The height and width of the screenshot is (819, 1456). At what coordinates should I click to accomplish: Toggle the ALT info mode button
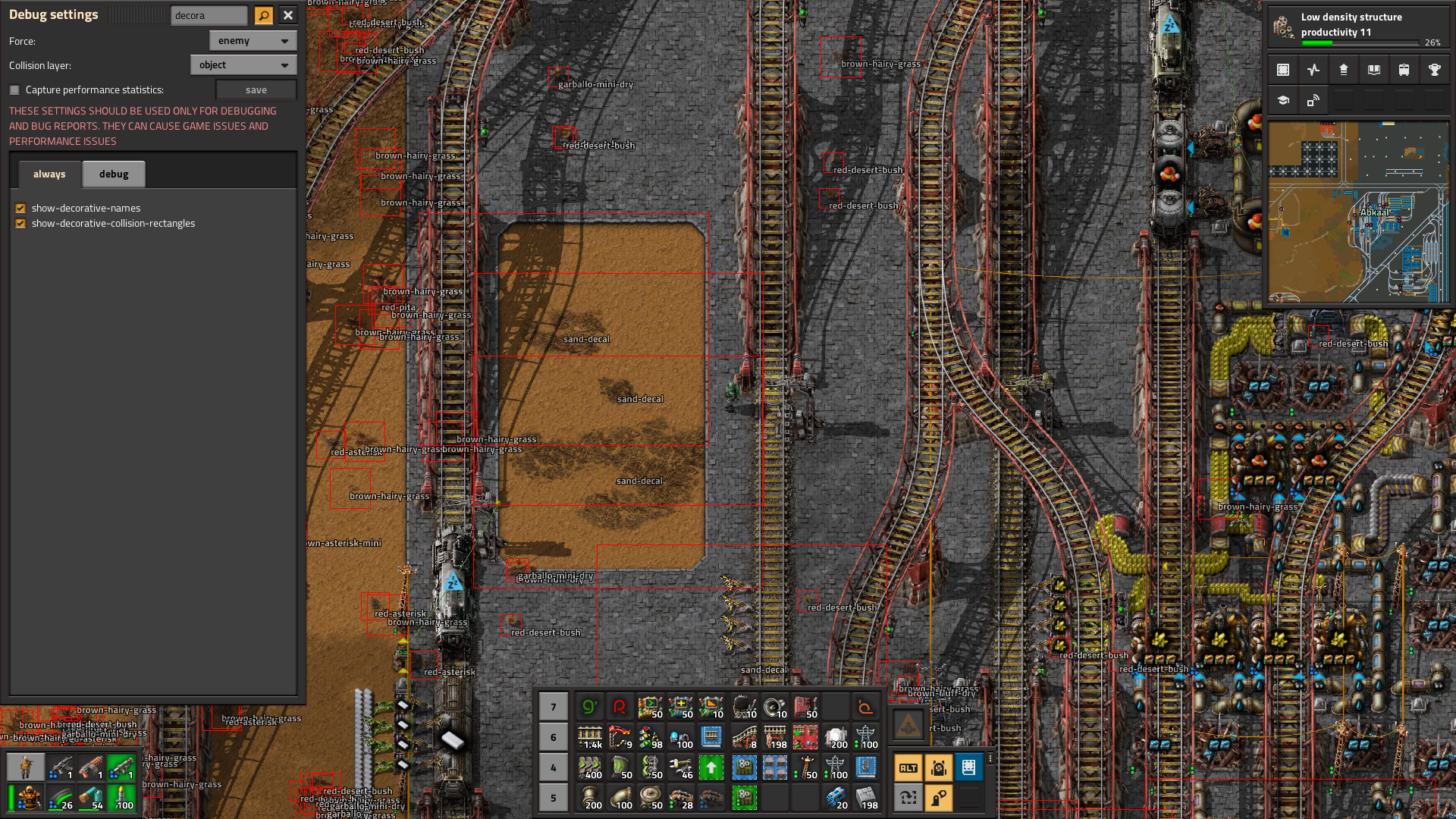(x=908, y=767)
